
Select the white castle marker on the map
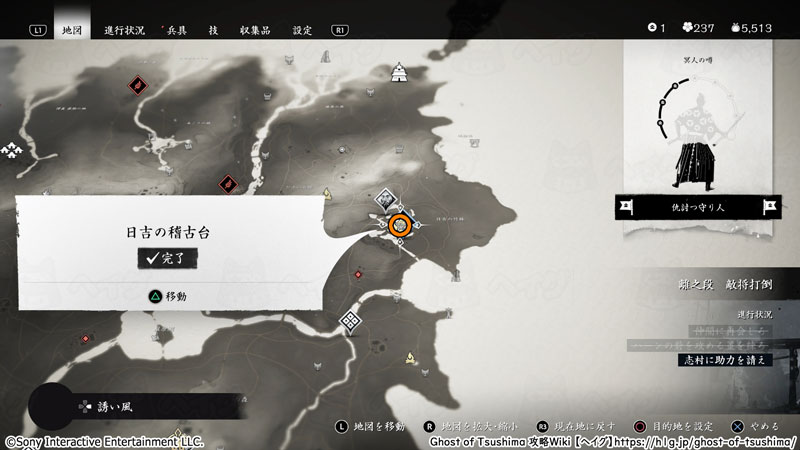point(400,71)
